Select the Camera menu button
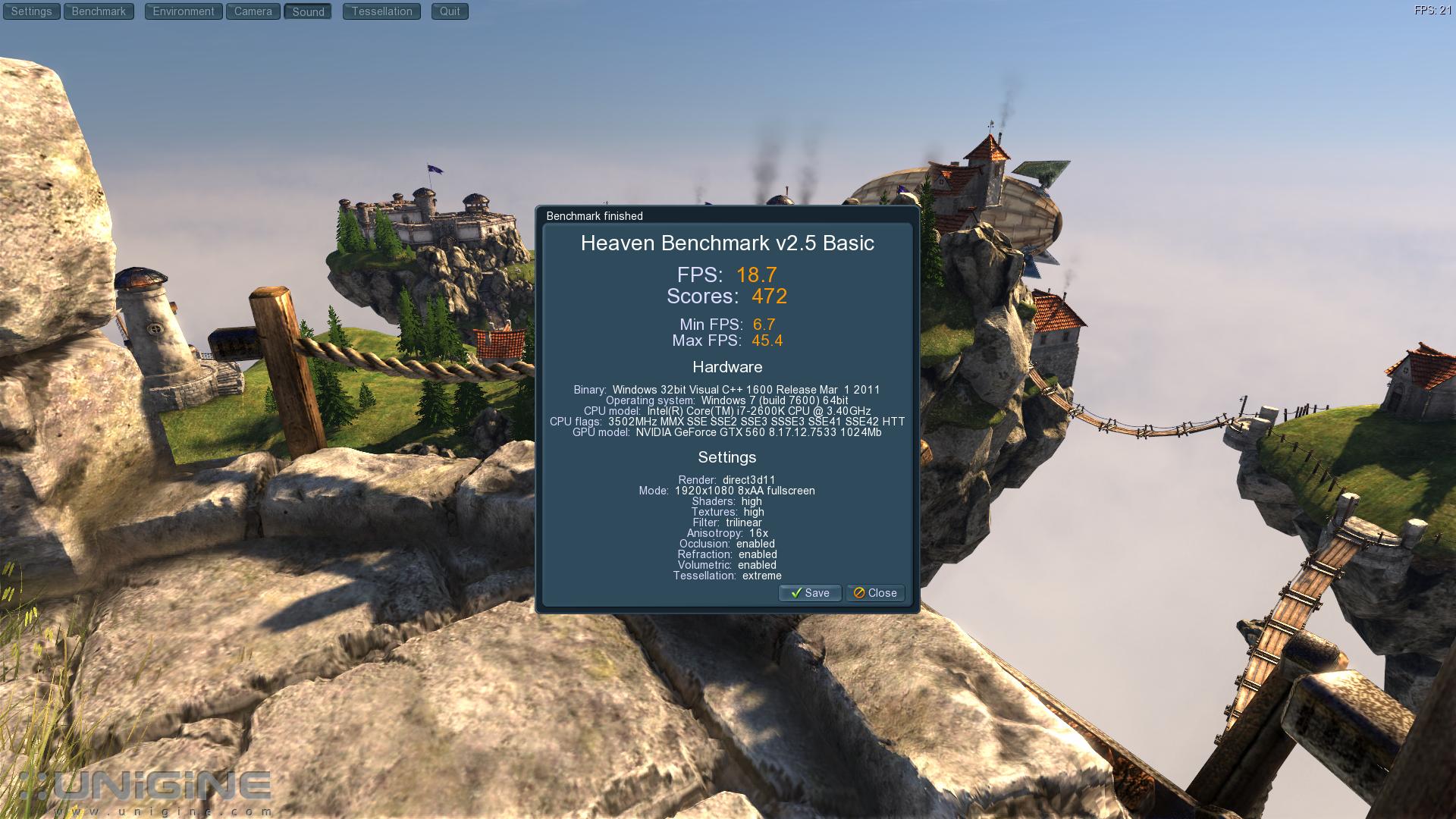 (x=253, y=11)
